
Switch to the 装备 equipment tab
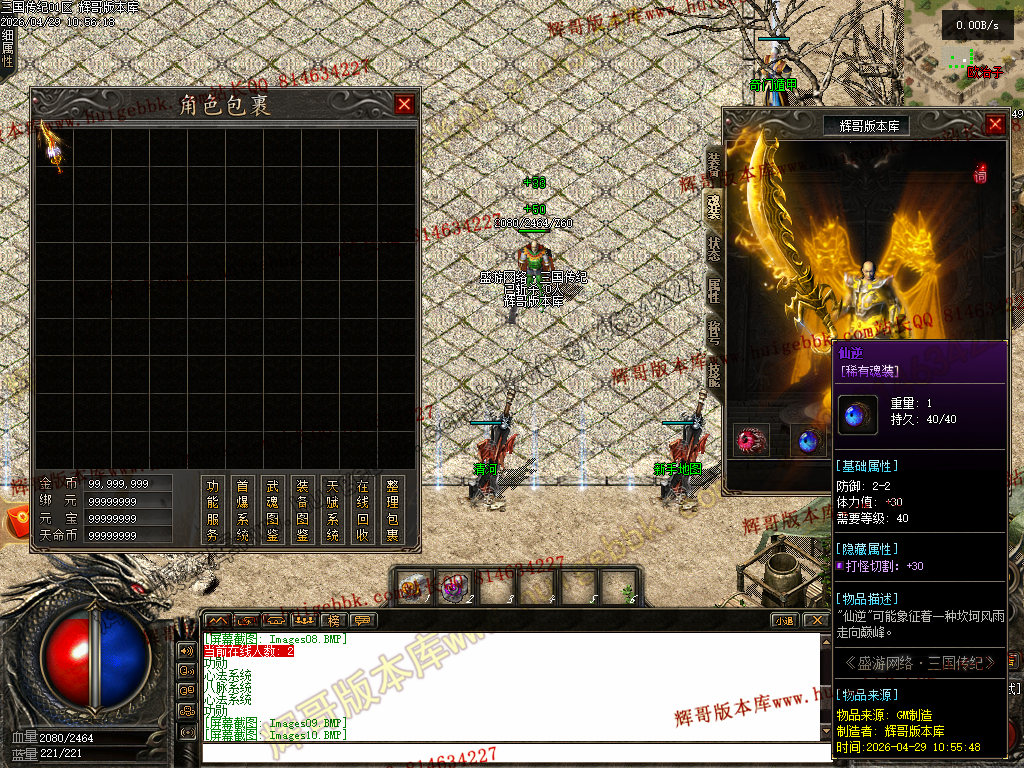pos(713,163)
